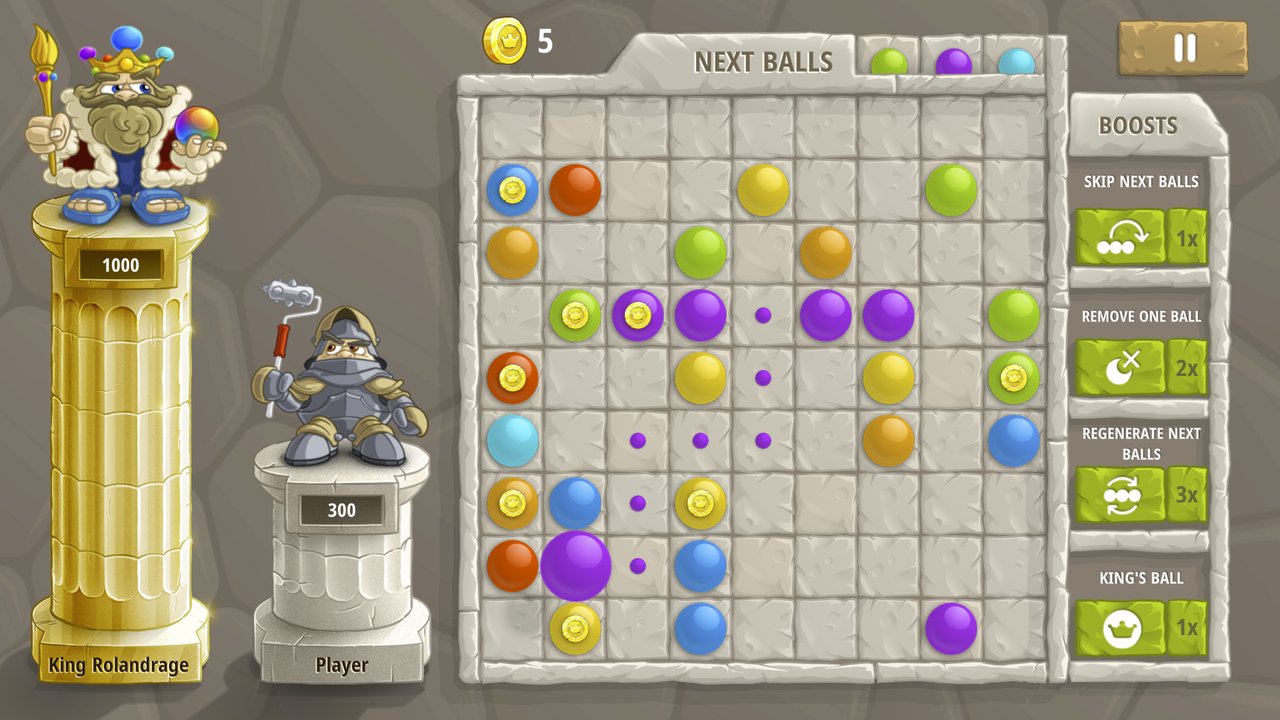Image resolution: width=1280 pixels, height=720 pixels.
Task: Pause the game
Action: tap(1183, 48)
